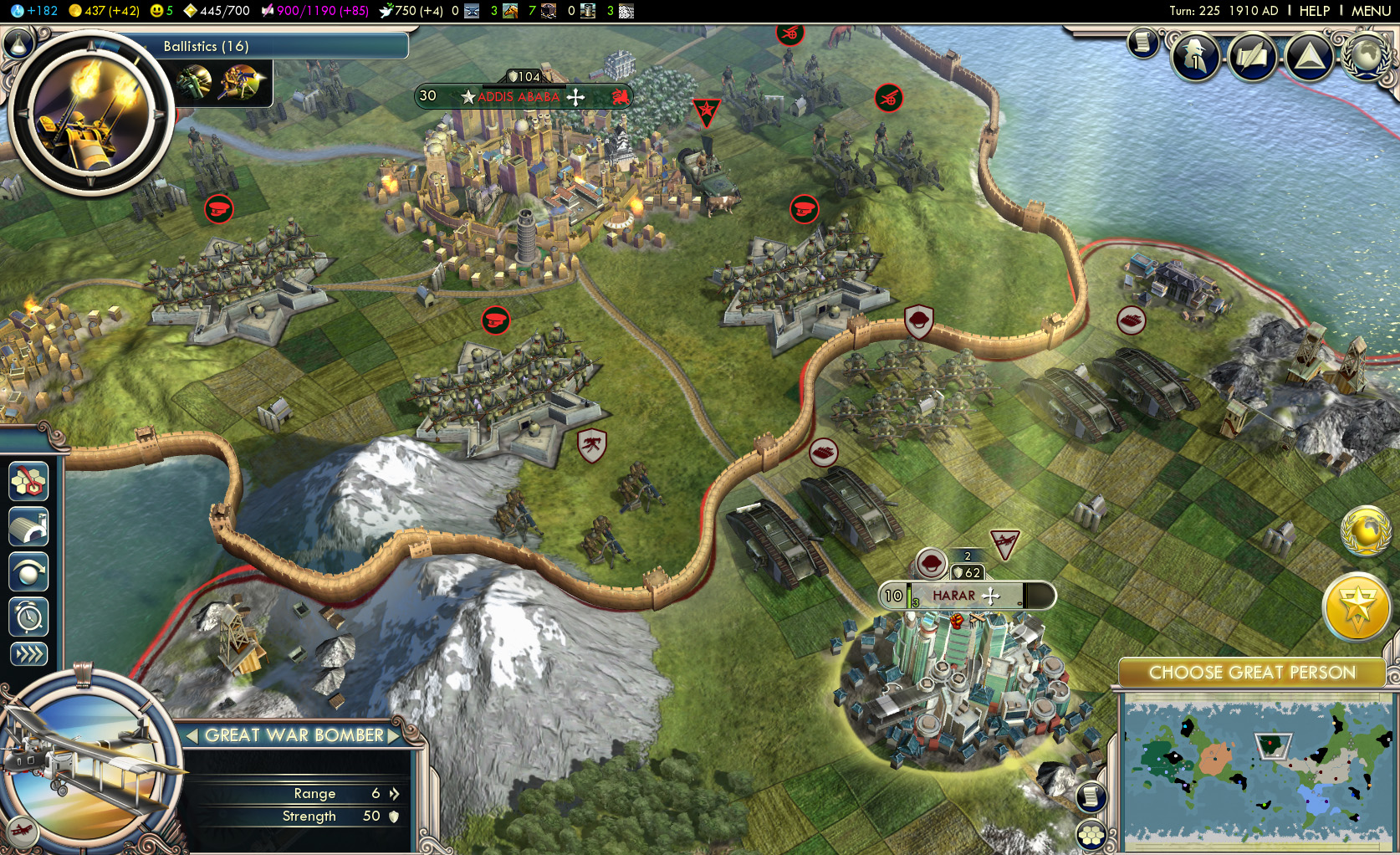1400x855 pixels.
Task: Open the HELP menu
Action: [x=1314, y=11]
